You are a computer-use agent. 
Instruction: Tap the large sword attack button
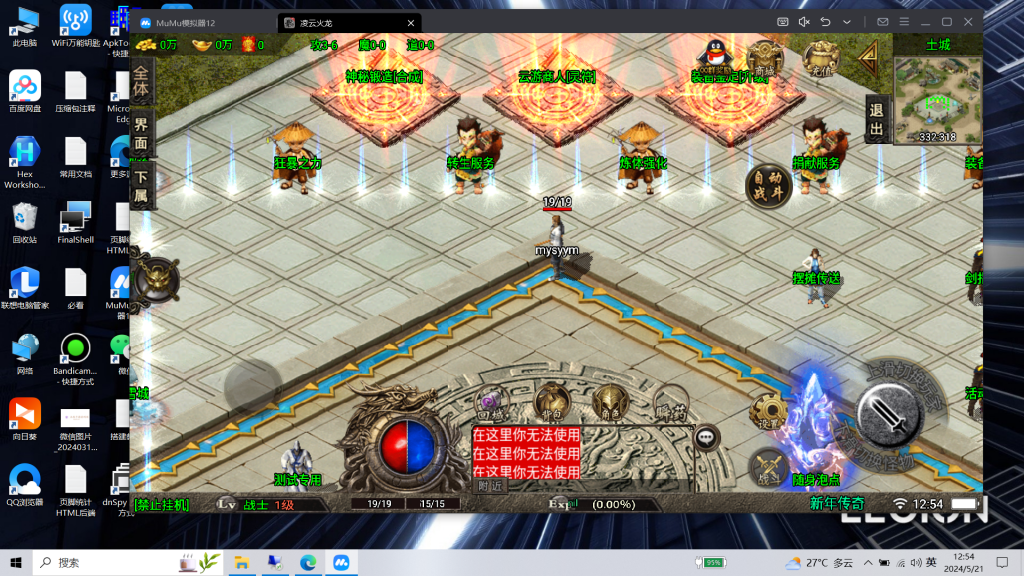tap(888, 414)
